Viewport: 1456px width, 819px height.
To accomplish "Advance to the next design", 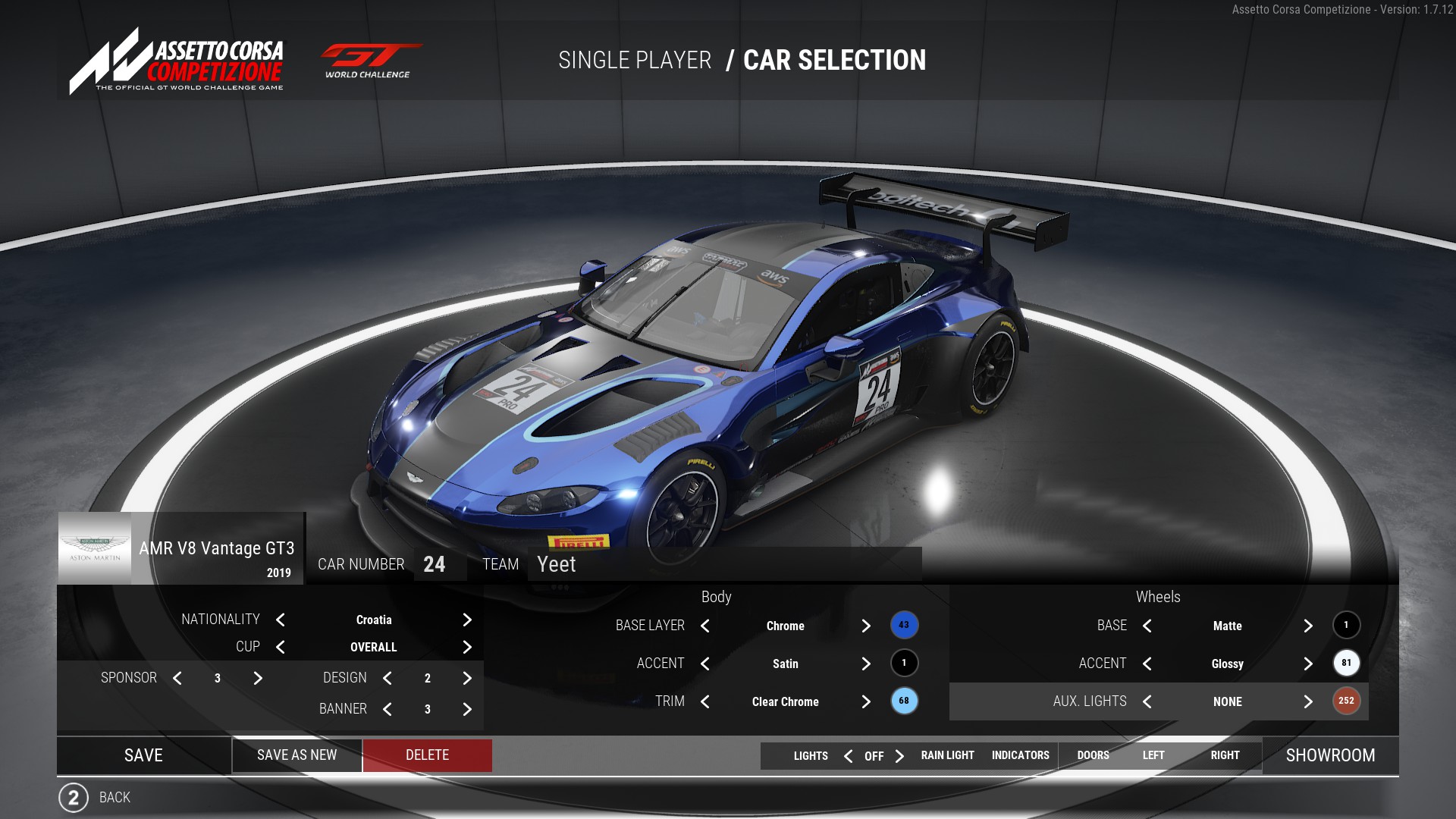I will (x=467, y=679).
